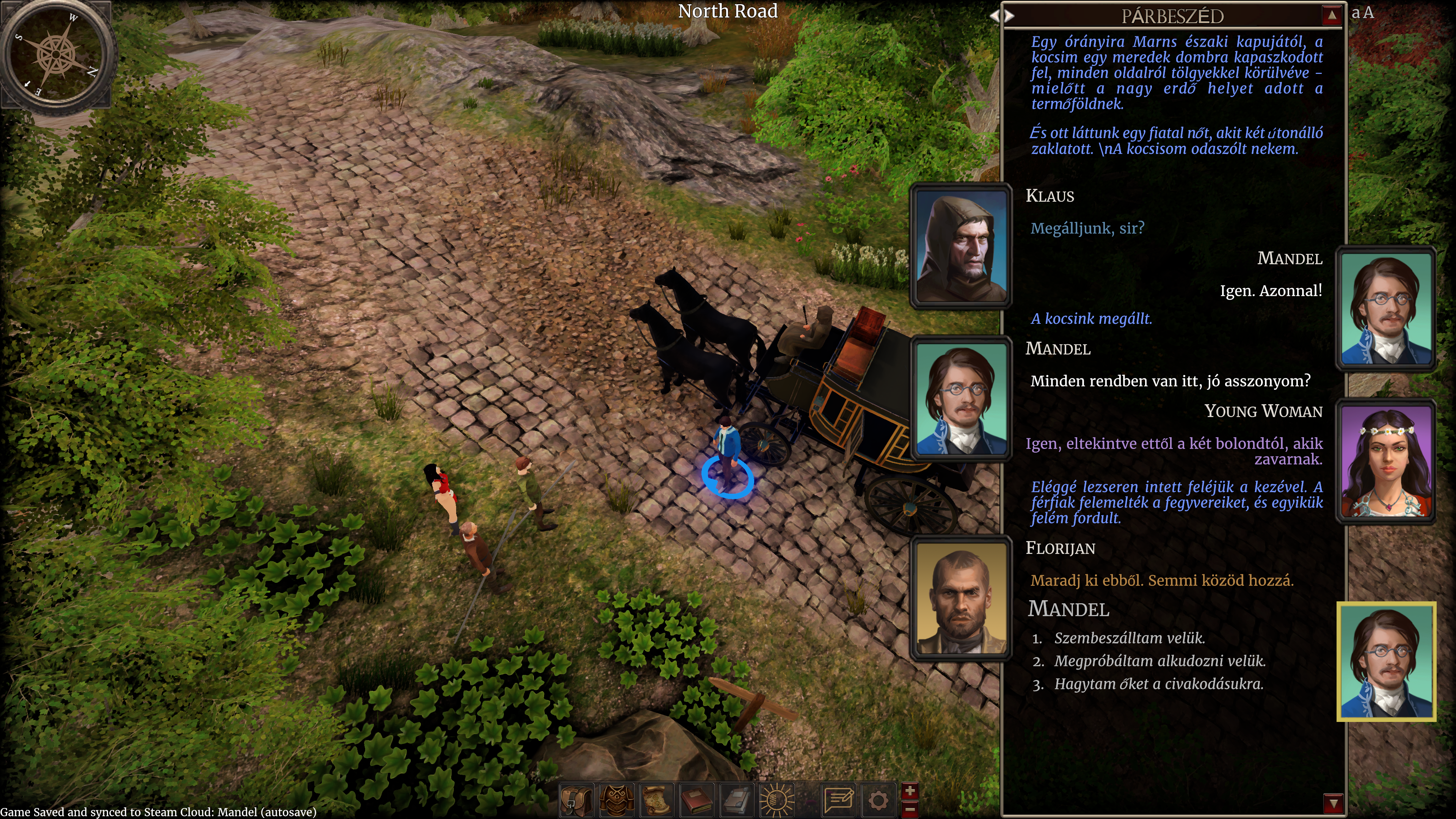Viewport: 1456px width, 819px height.
Task: Select reply "Megpróbáltam alkudozni velük."
Action: (x=1159, y=661)
